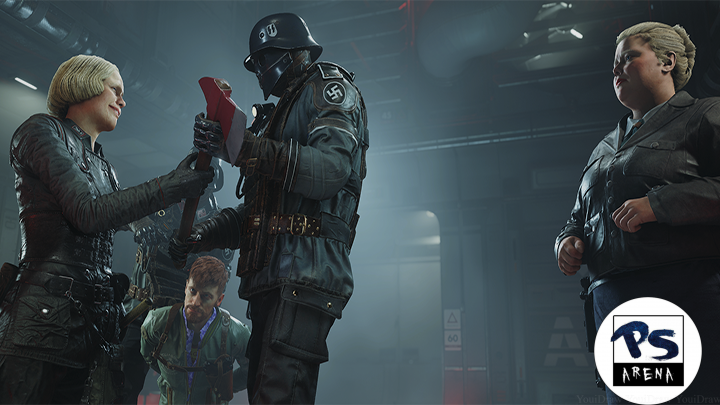
Task: Click the PS Arena channel logo
Action: pos(647,350)
